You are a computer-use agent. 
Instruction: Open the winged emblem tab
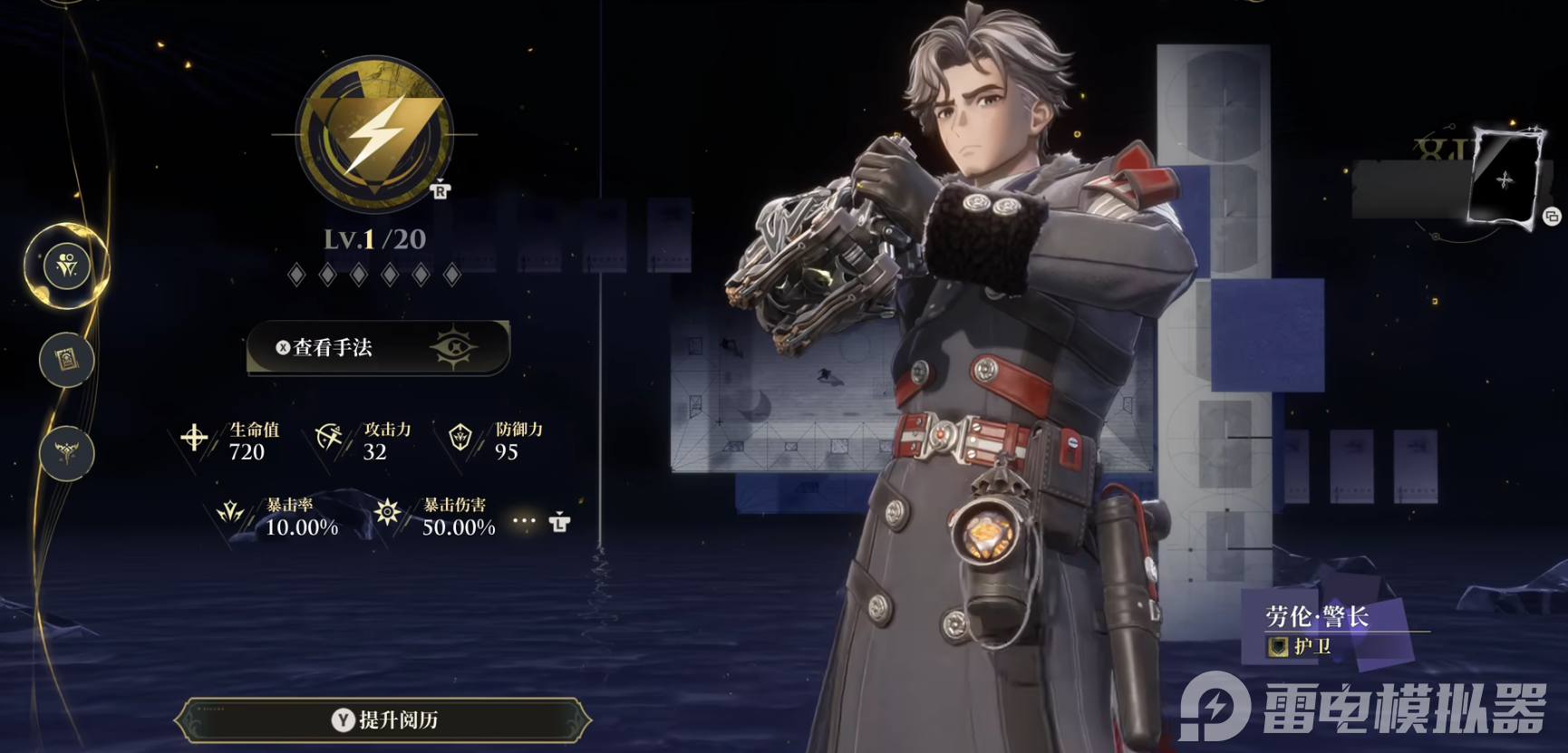click(x=67, y=452)
